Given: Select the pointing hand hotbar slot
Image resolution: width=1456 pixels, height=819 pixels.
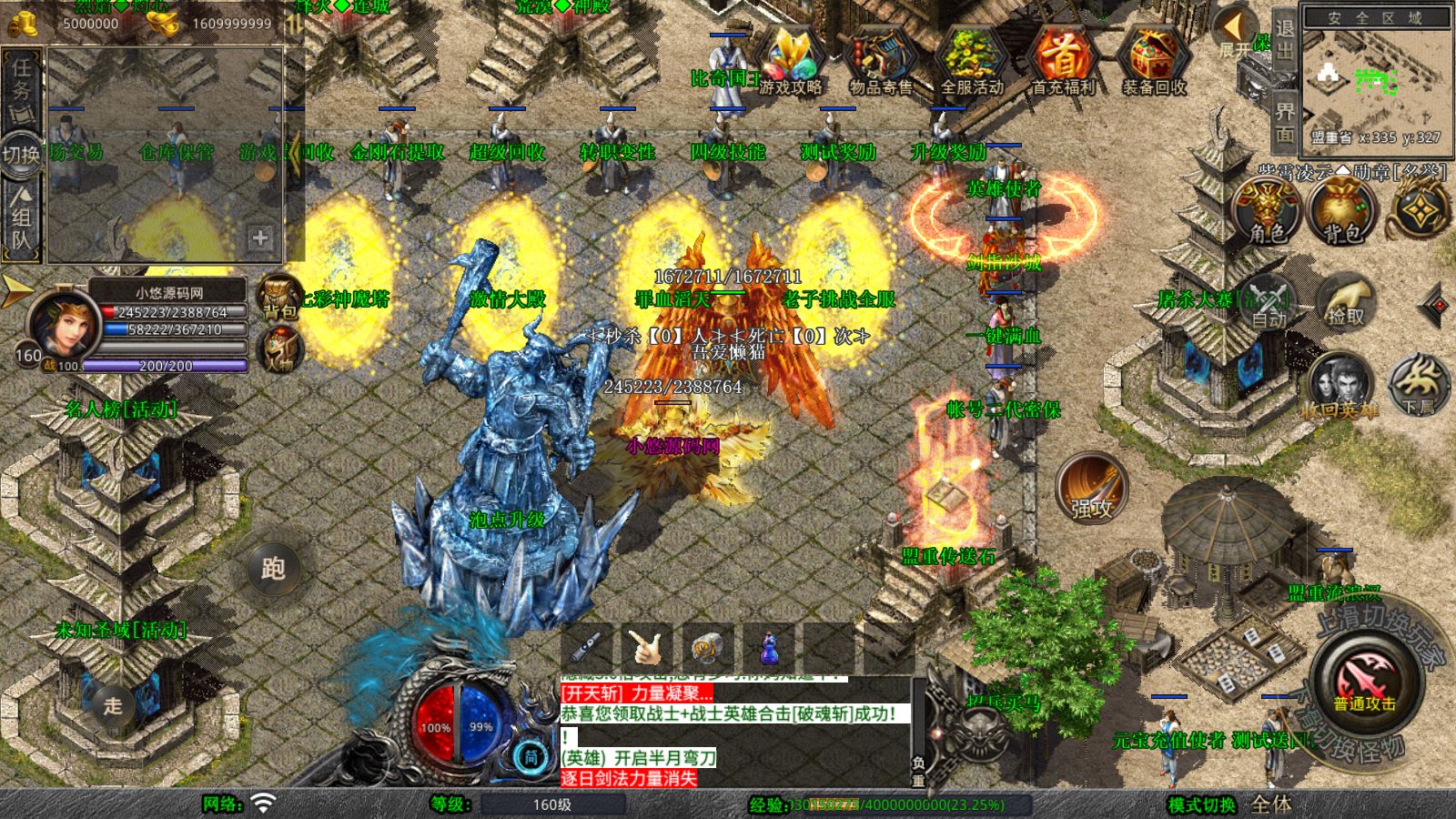Looking at the screenshot, I should coord(647,648).
